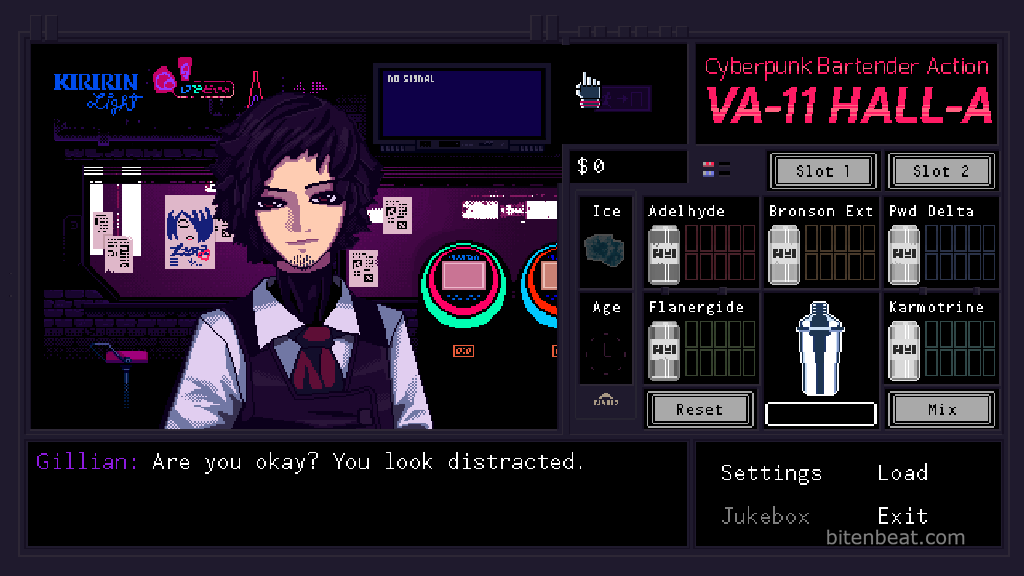Exit the game
Image resolution: width=1024 pixels, height=576 pixels.
(902, 516)
